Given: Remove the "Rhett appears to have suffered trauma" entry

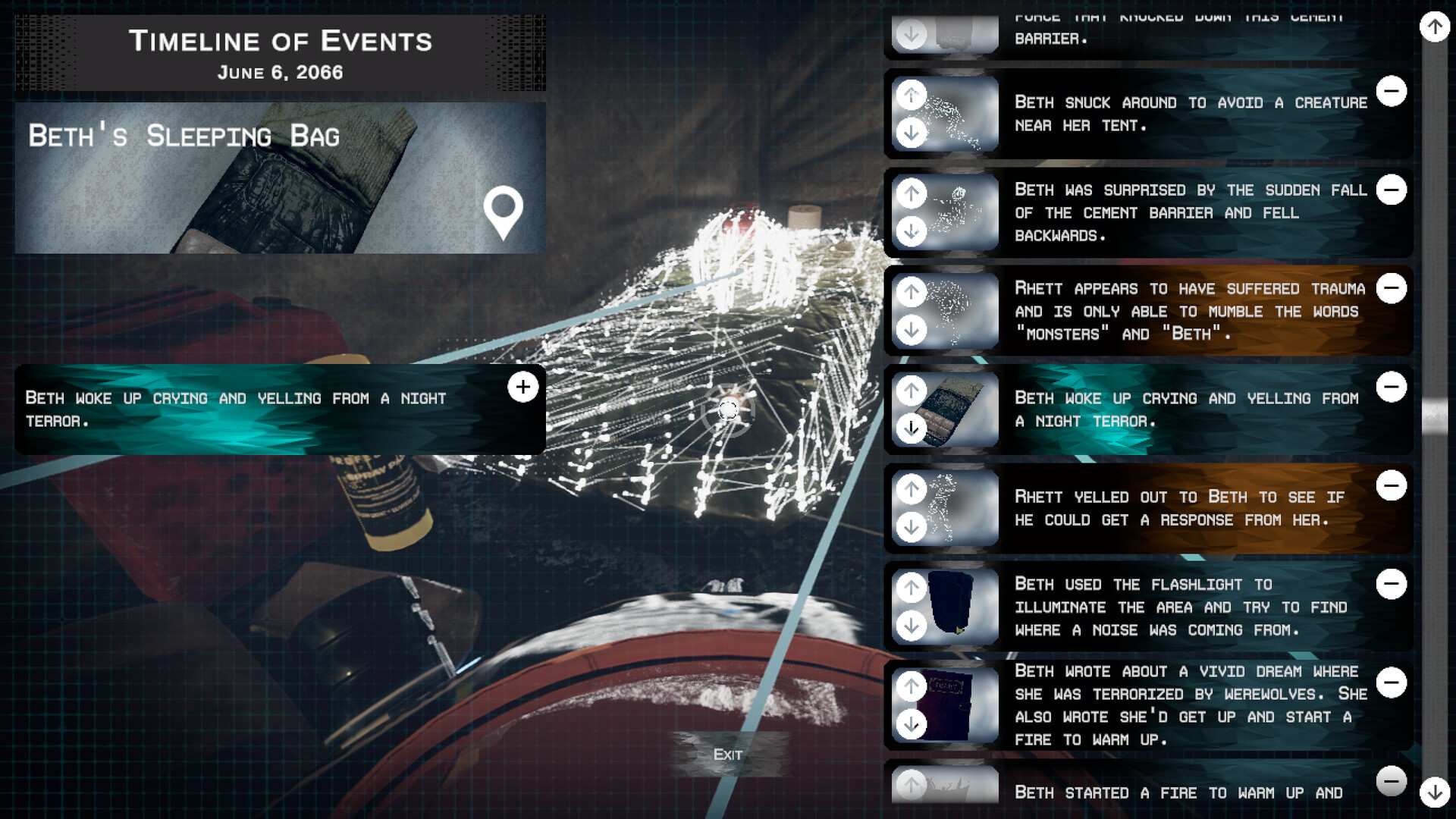Looking at the screenshot, I should click(1392, 288).
